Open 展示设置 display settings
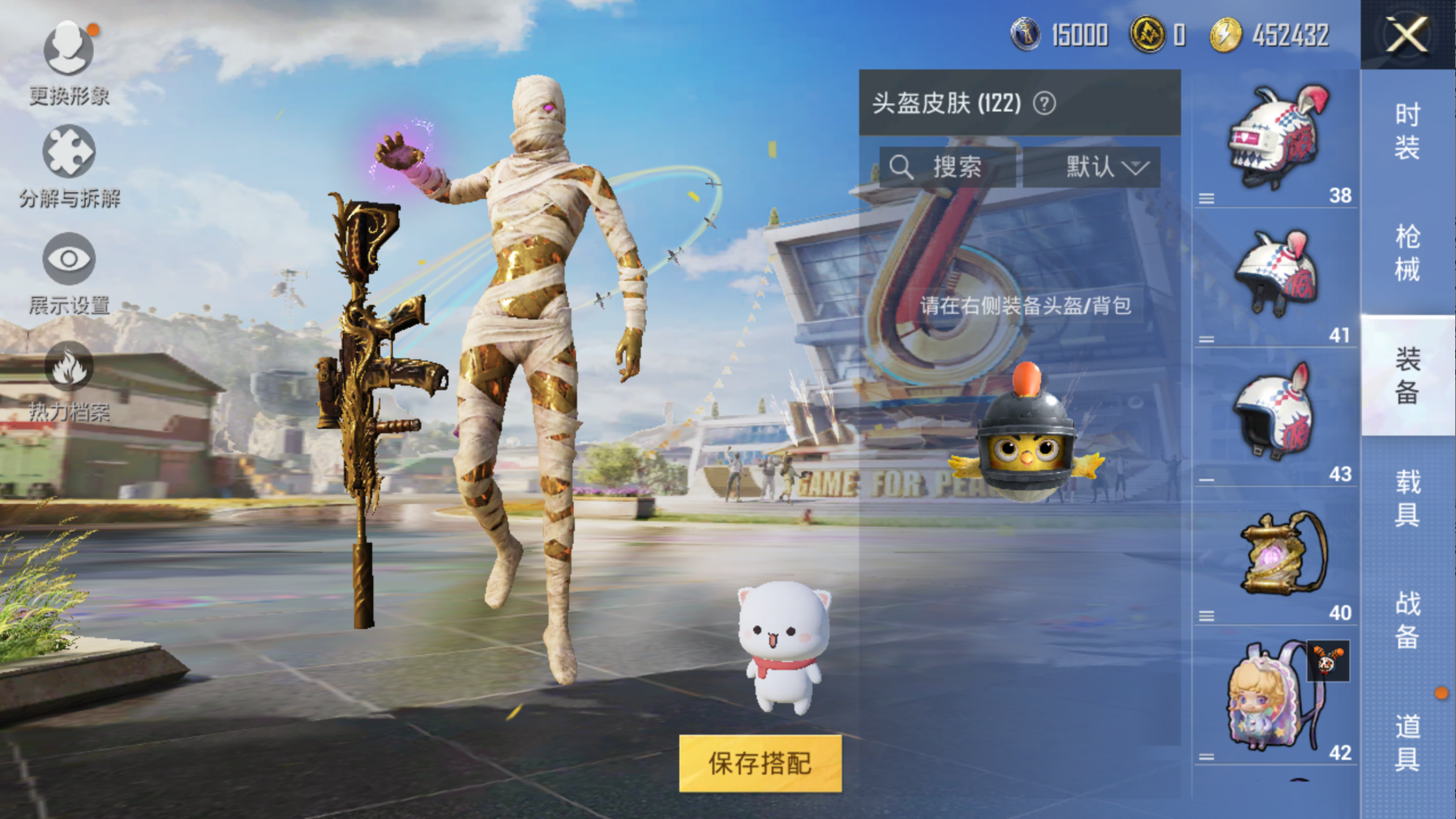The image size is (1456, 819). point(69,273)
